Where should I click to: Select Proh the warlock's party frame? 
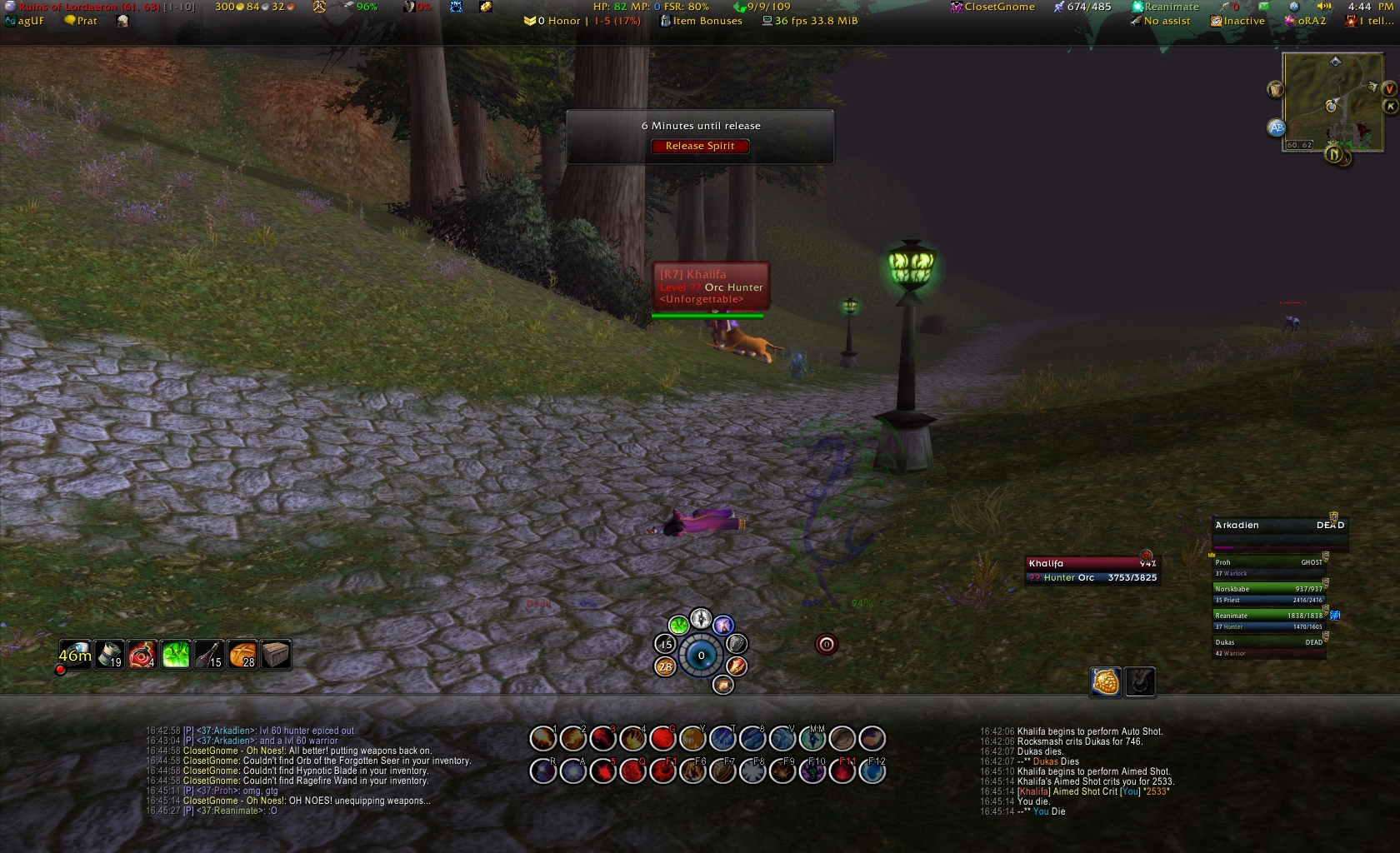[x=1267, y=566]
